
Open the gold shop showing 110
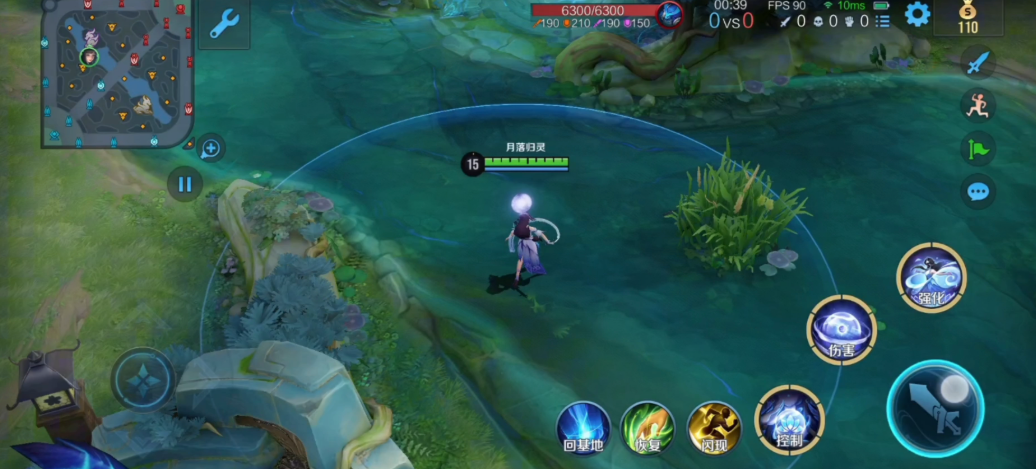(x=968, y=18)
